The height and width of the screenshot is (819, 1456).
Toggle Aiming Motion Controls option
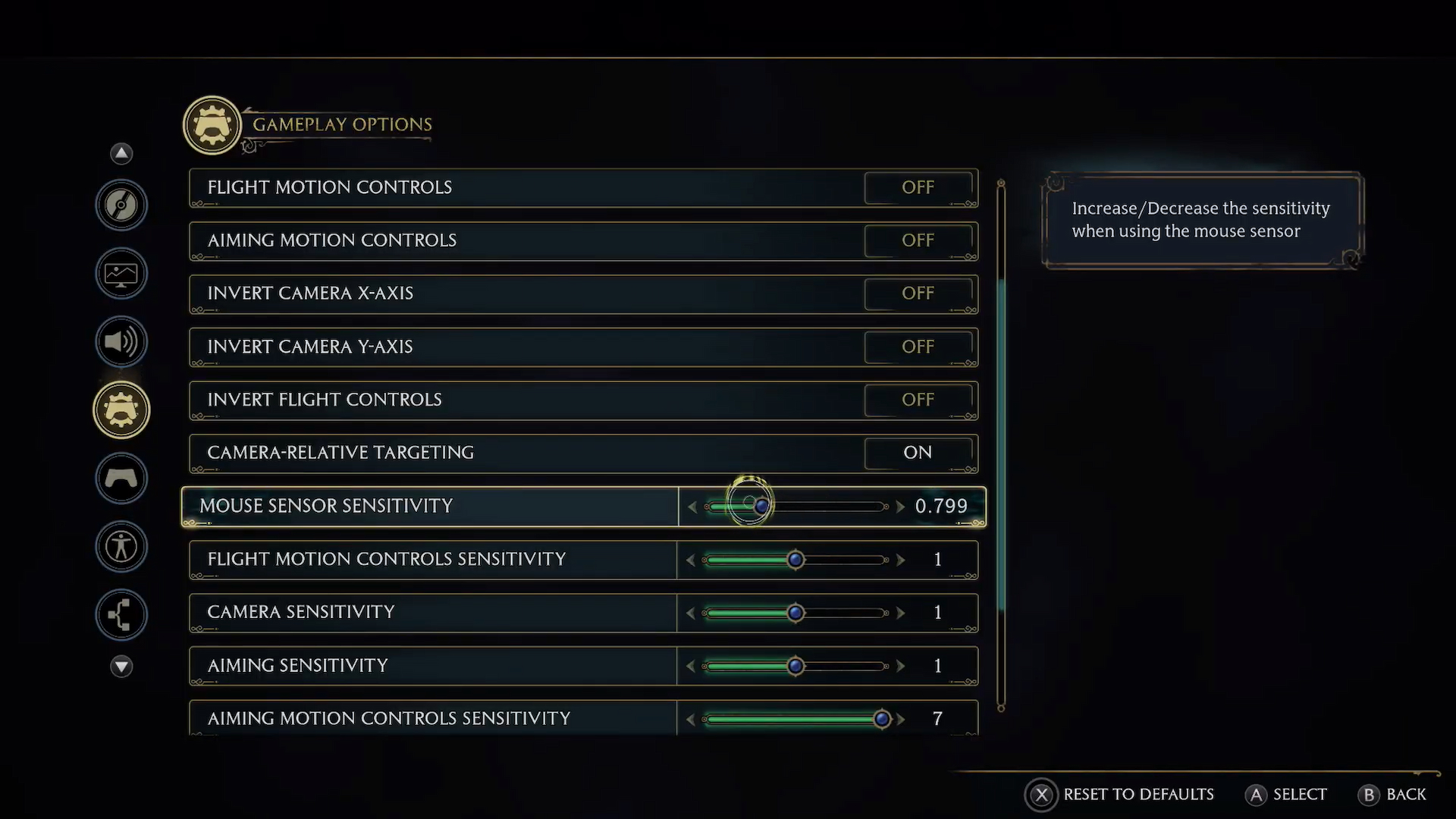pos(918,240)
